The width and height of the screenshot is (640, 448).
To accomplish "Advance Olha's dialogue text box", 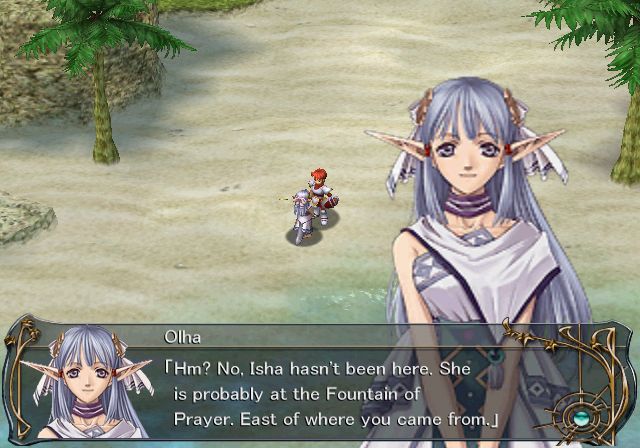I will (330, 380).
